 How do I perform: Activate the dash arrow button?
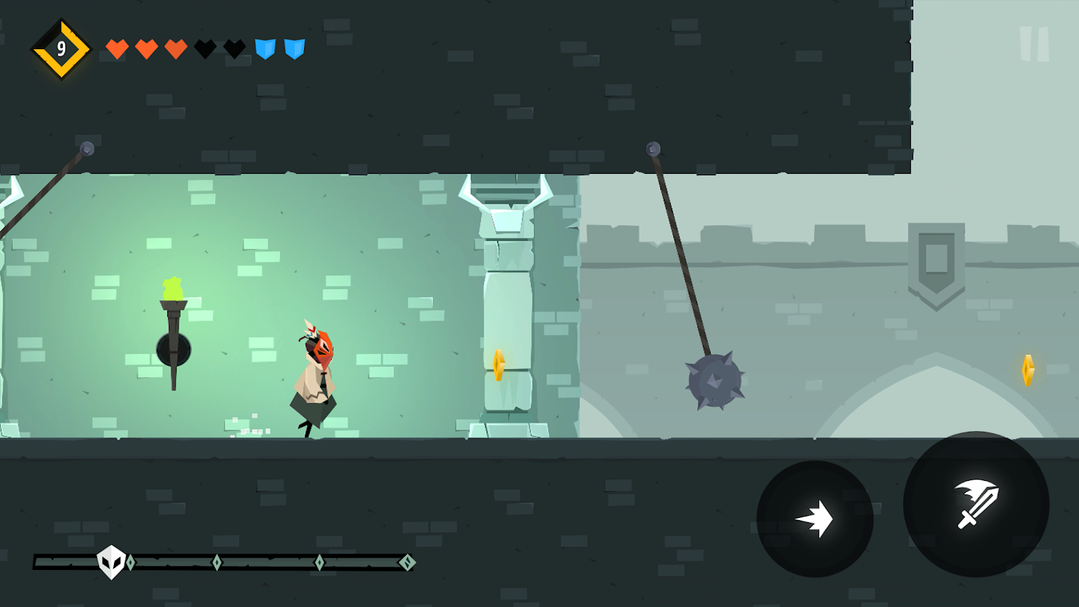point(815,519)
